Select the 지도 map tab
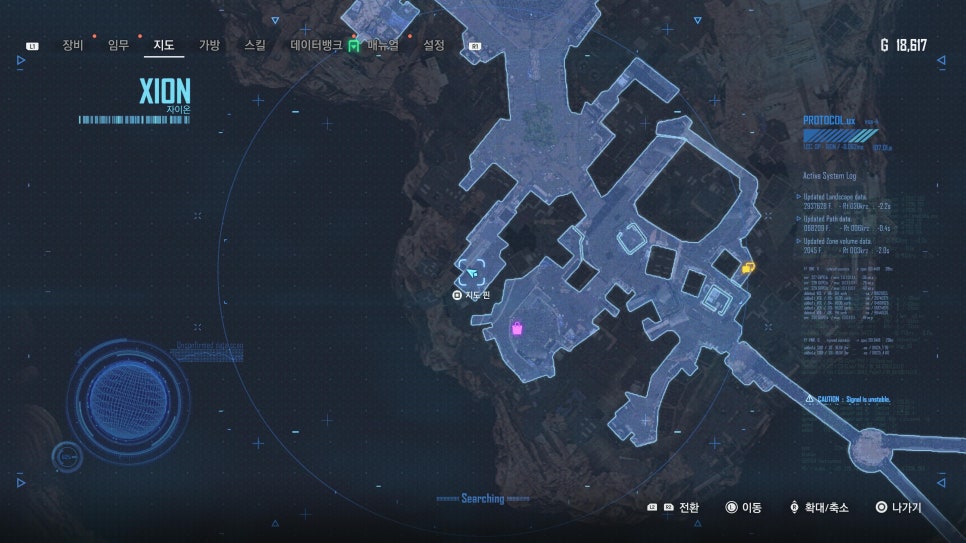The image size is (966, 543). [164, 45]
